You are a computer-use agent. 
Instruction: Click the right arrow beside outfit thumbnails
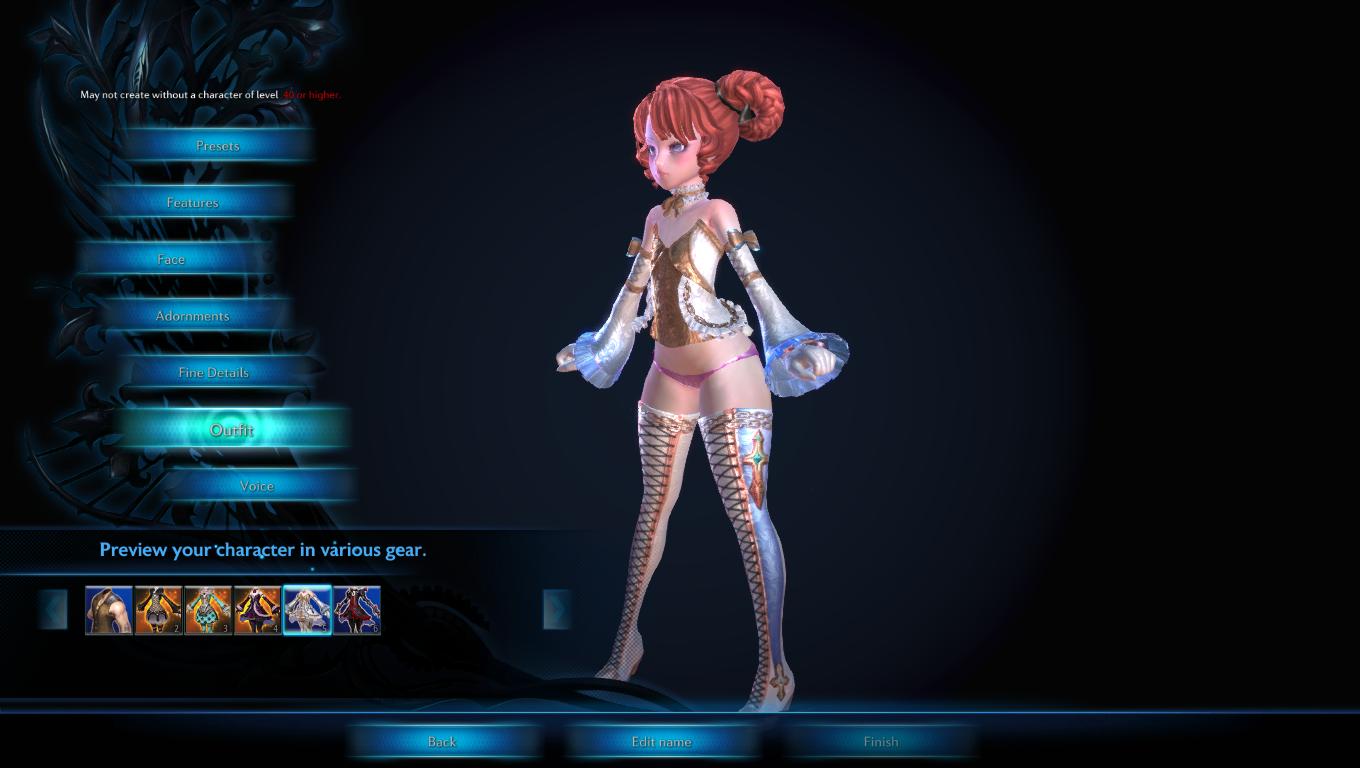pos(557,609)
